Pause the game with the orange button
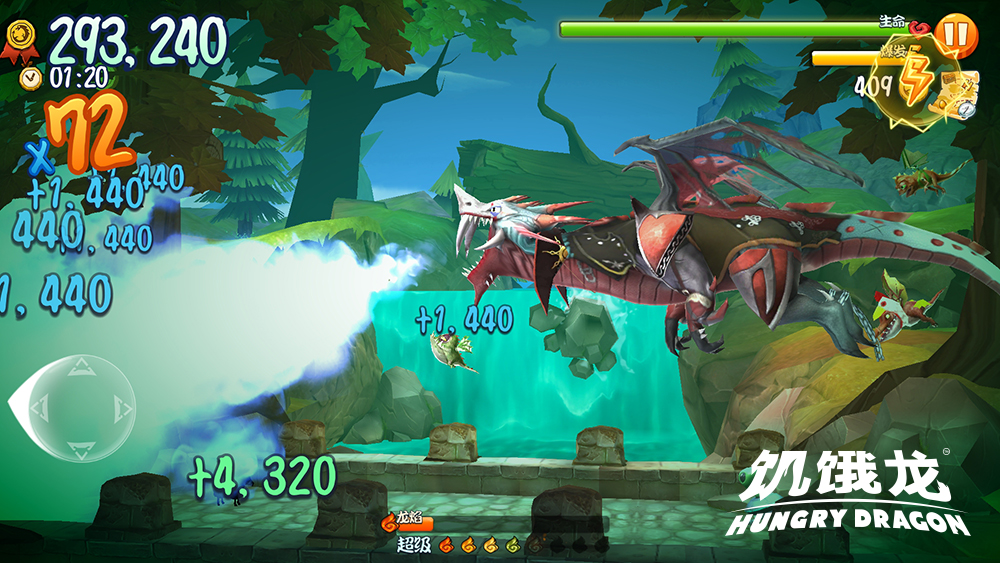This screenshot has width=1000, height=563. click(956, 34)
